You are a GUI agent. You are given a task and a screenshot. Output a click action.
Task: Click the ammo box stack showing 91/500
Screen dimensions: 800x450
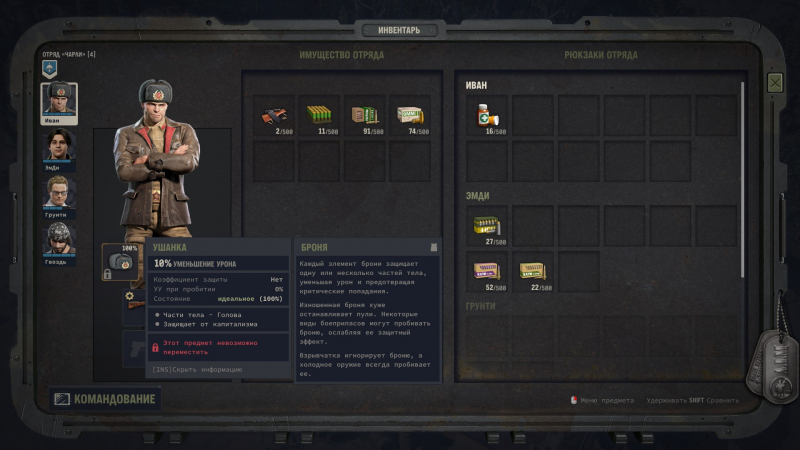(x=364, y=116)
